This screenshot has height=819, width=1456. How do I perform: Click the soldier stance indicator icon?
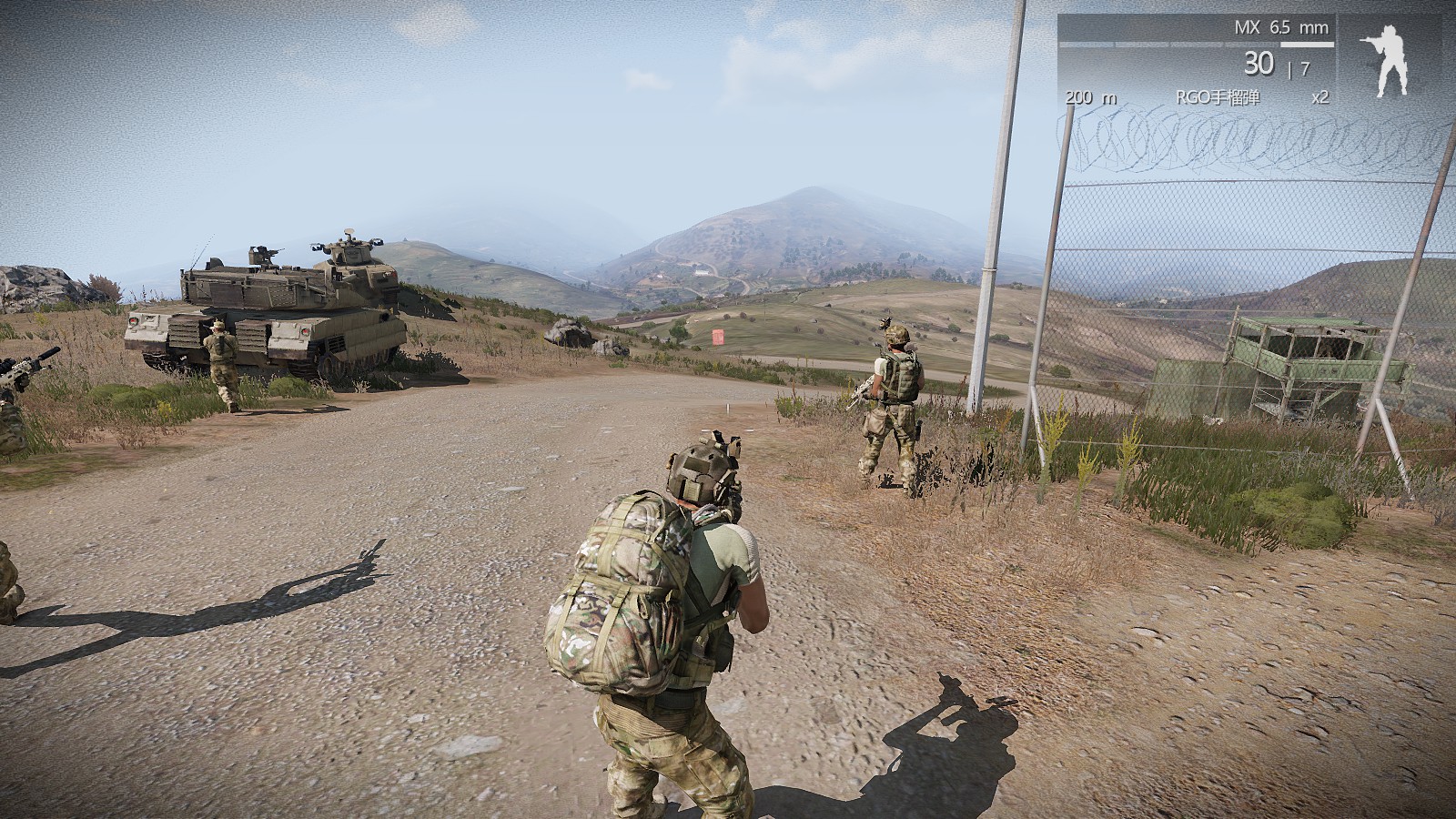[1381, 56]
